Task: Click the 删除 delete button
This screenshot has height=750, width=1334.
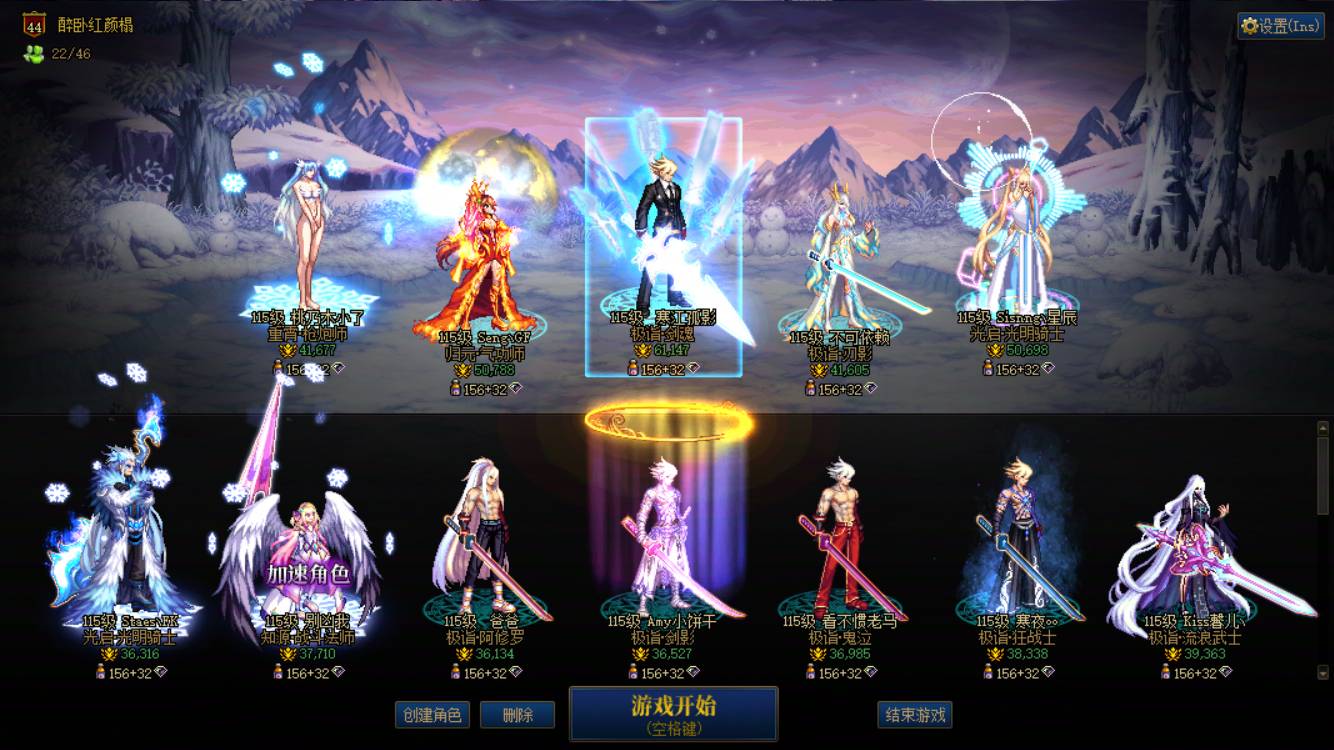Action: coord(518,715)
